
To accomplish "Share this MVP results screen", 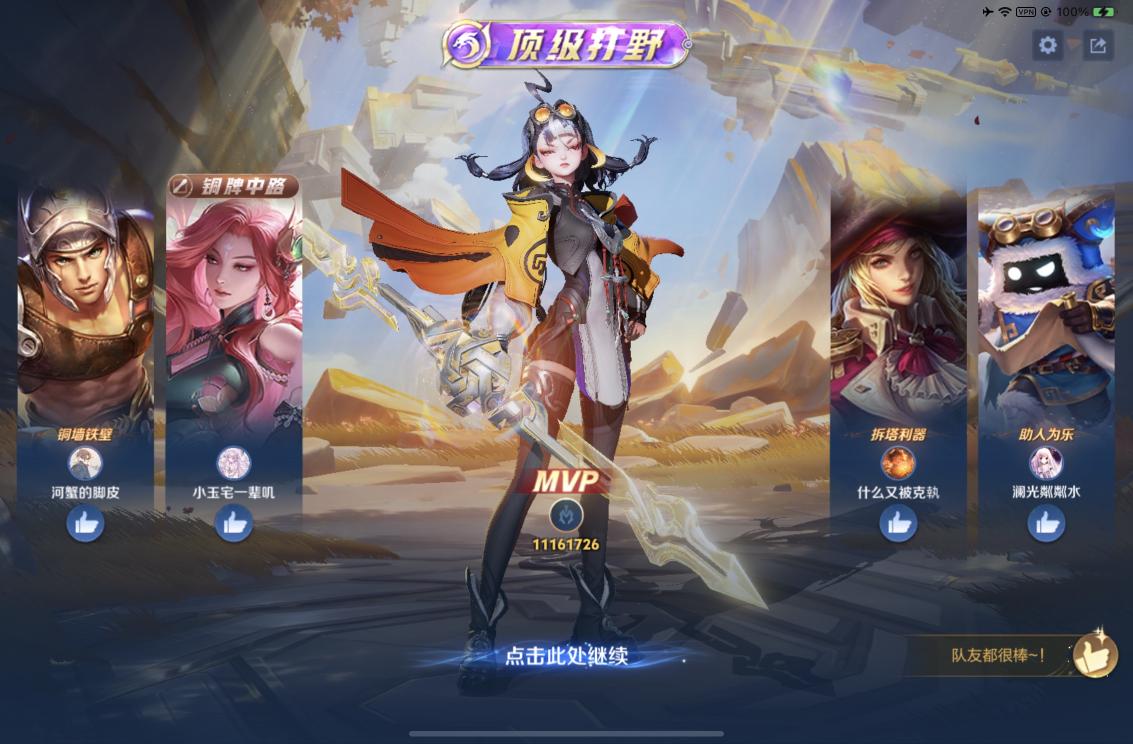I will [x=1098, y=45].
